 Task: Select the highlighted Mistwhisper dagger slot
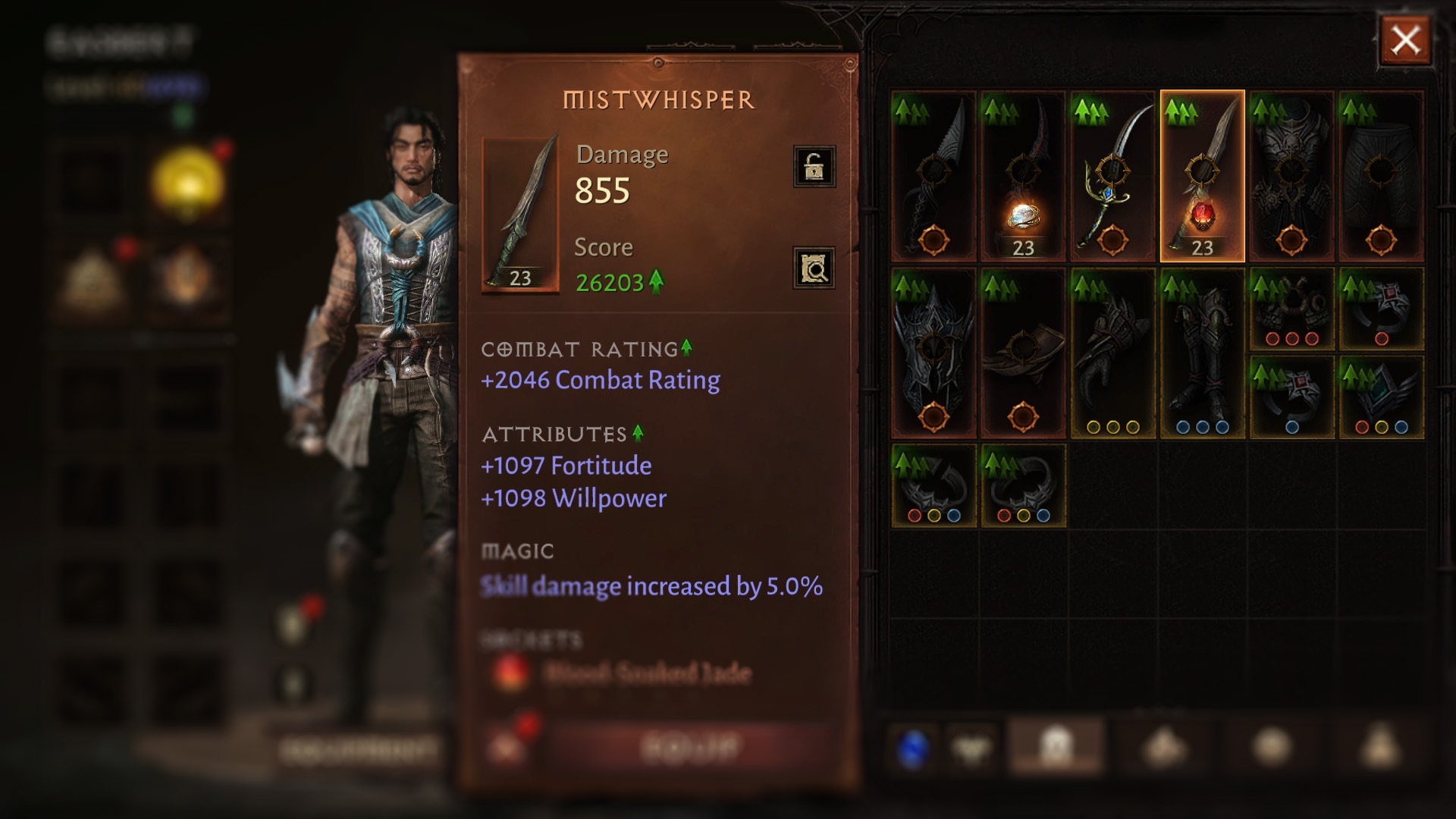pos(1202,177)
